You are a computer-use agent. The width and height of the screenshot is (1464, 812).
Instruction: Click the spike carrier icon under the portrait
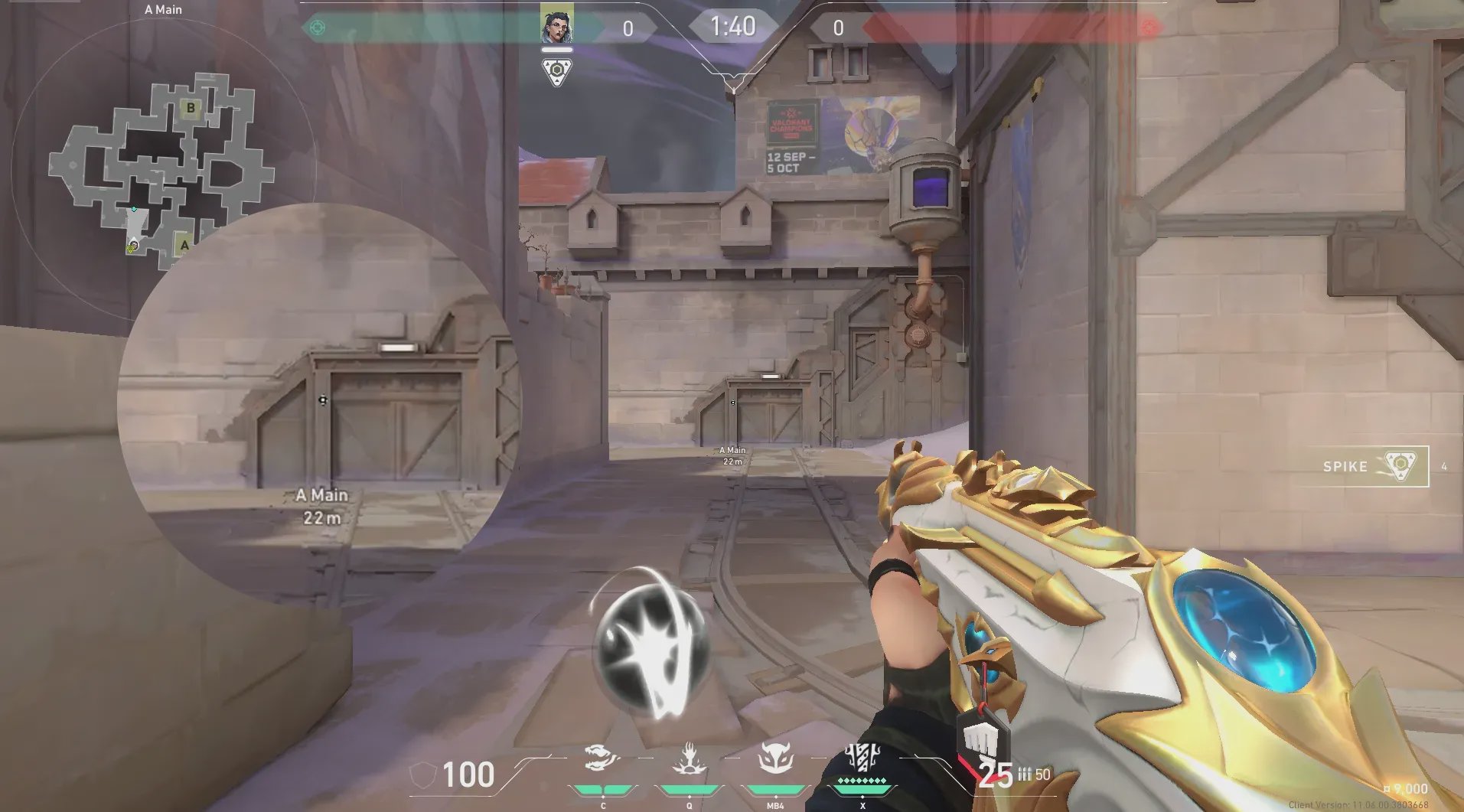pyautogui.click(x=556, y=71)
